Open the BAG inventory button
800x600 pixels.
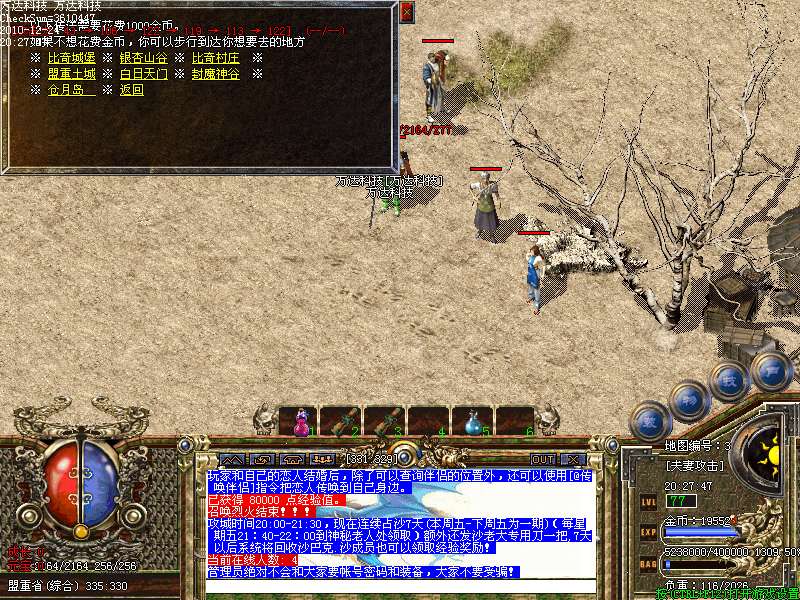point(648,564)
